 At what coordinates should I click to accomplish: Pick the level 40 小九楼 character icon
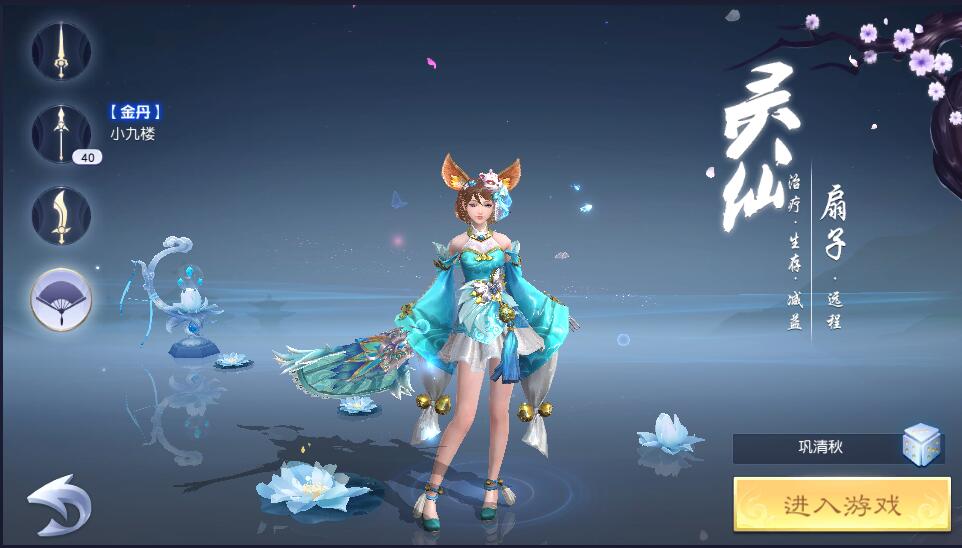(61, 133)
